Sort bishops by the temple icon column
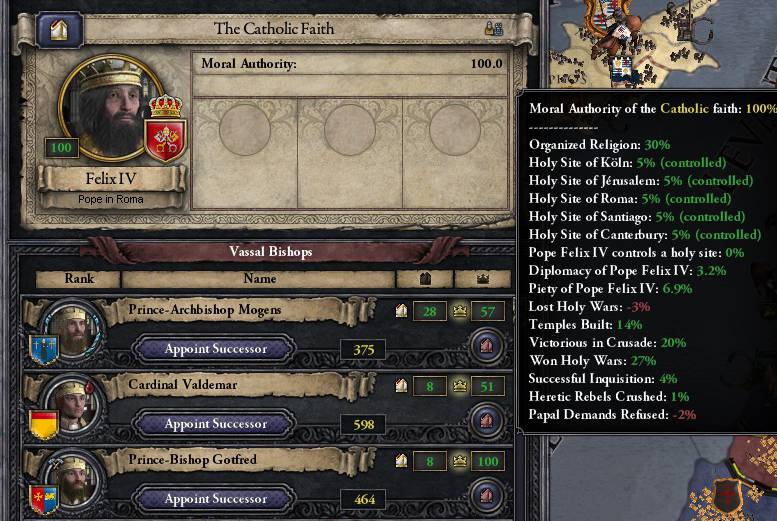Screen dimensions: 777x521 (x=424, y=279)
